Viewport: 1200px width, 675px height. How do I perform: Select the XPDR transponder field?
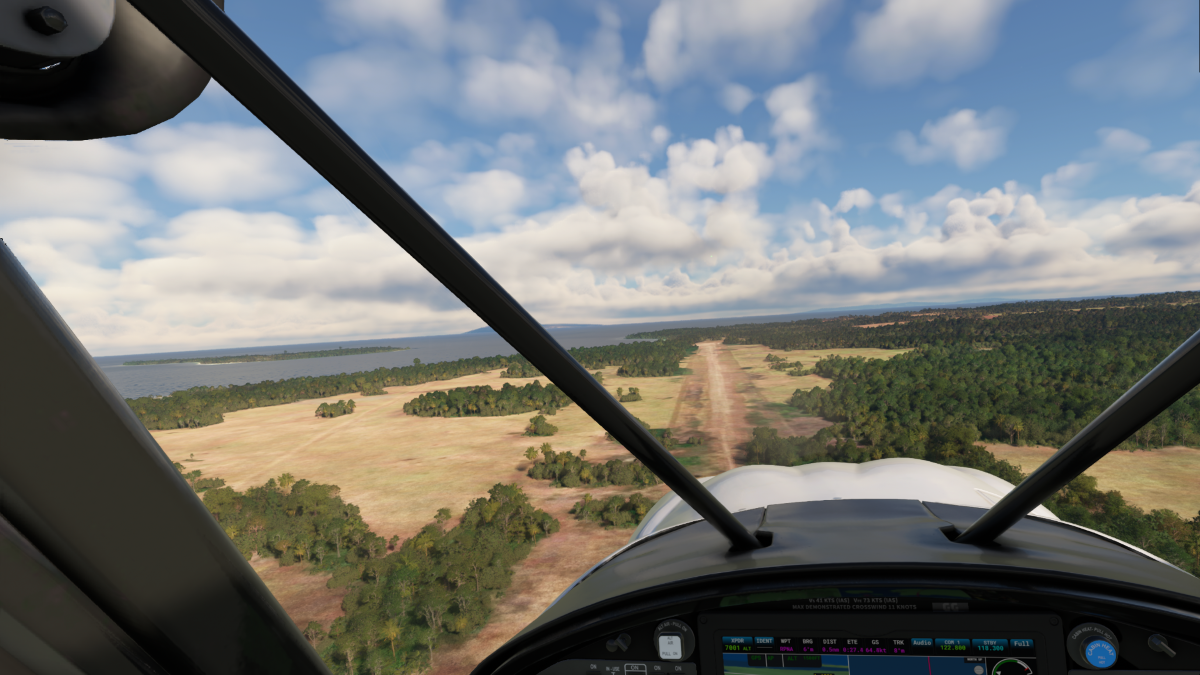click(737, 643)
